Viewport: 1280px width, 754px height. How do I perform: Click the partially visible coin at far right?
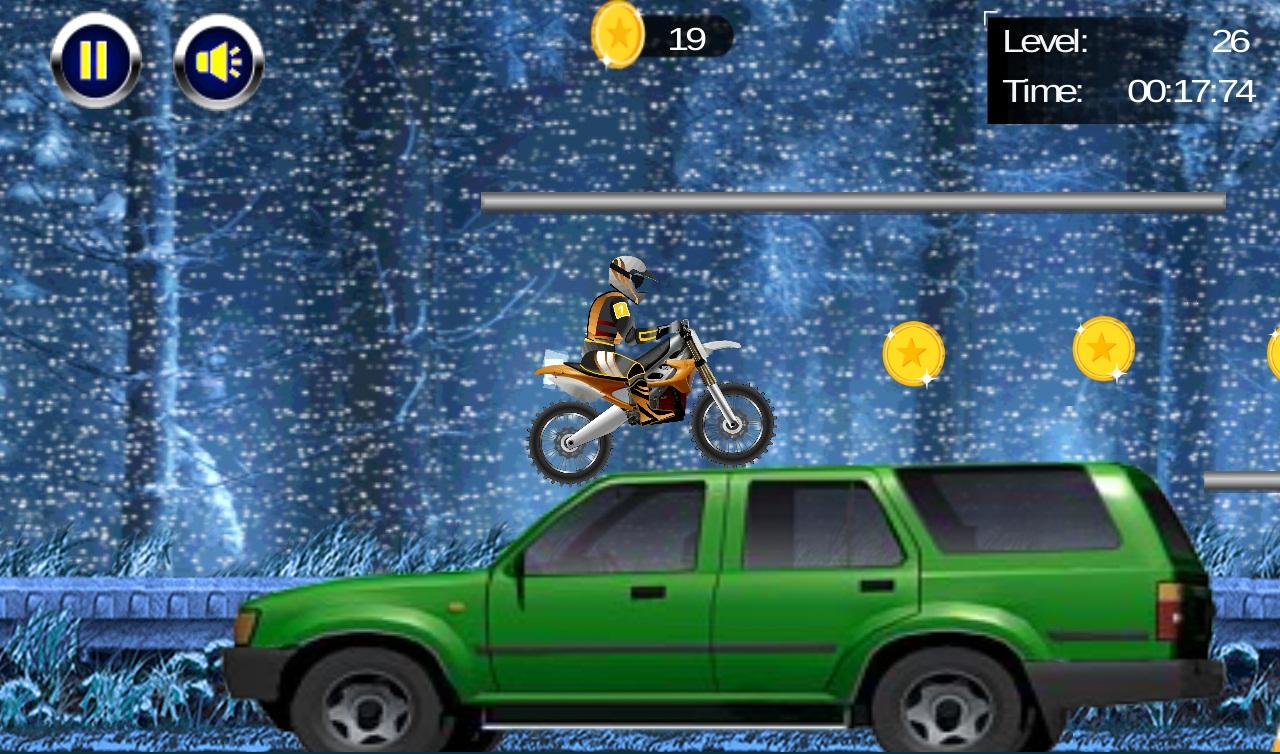tap(1272, 349)
